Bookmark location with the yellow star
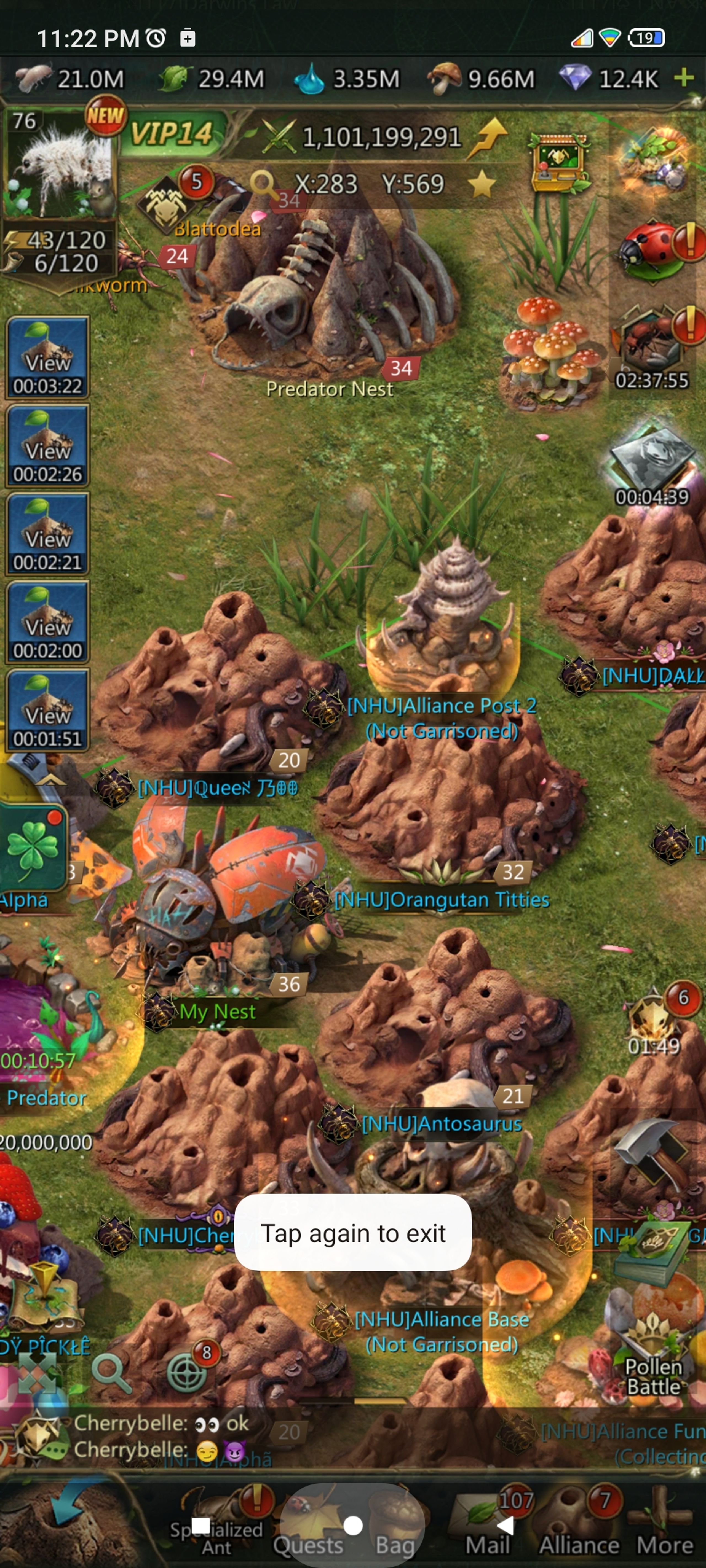706x1568 pixels. tap(482, 184)
